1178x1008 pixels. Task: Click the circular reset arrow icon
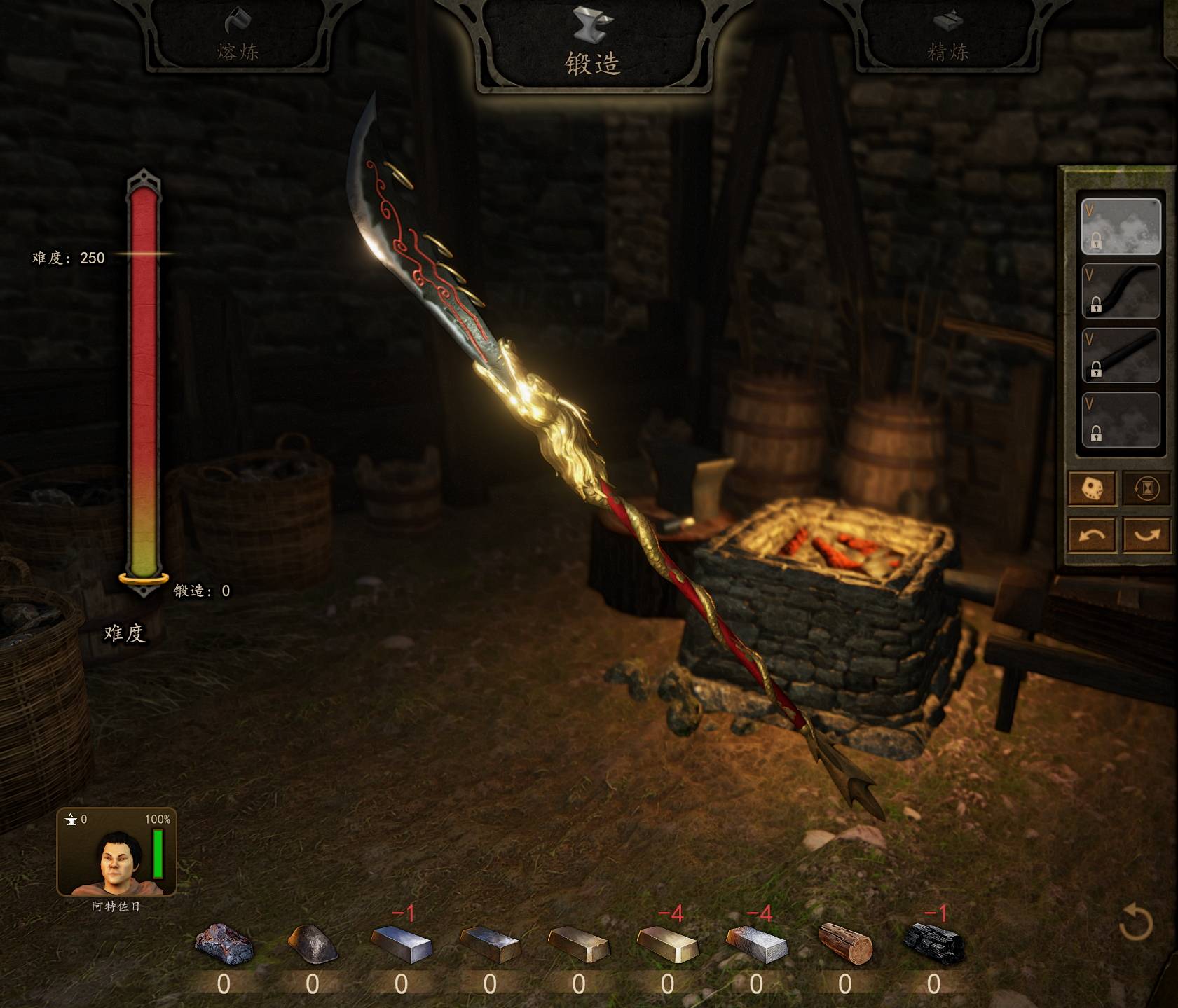pyautogui.click(x=1135, y=922)
